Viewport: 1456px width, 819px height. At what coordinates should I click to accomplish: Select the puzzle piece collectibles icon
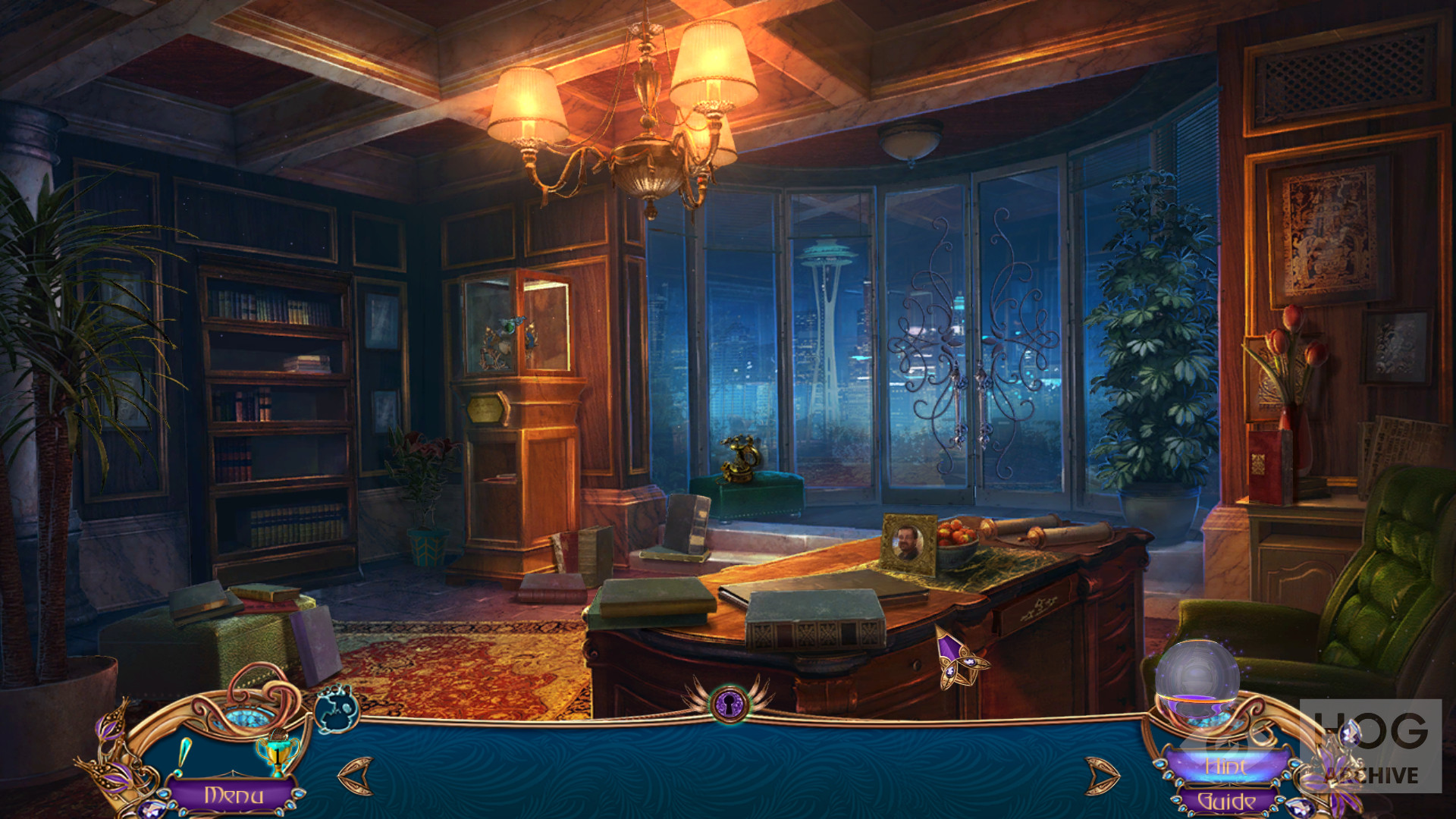[x=337, y=709]
